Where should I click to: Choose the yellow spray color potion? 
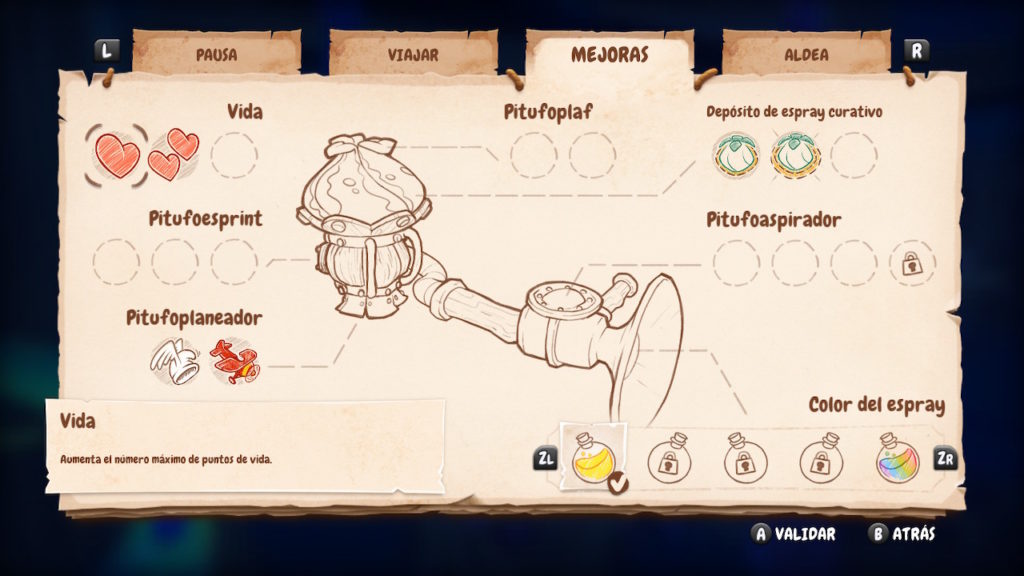pyautogui.click(x=594, y=459)
